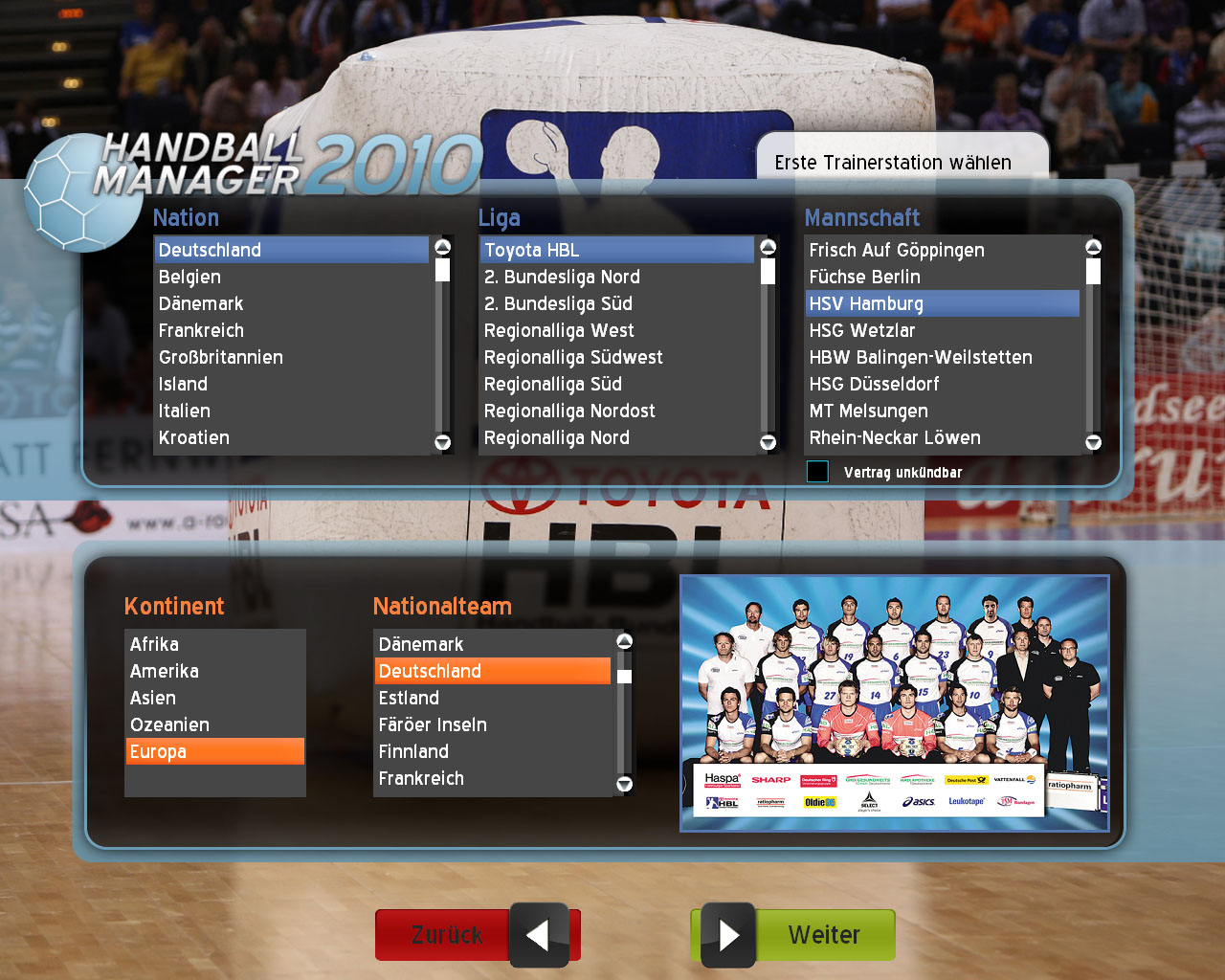
Task: Click the Nationalteam list's up arrow
Action: coord(624,641)
